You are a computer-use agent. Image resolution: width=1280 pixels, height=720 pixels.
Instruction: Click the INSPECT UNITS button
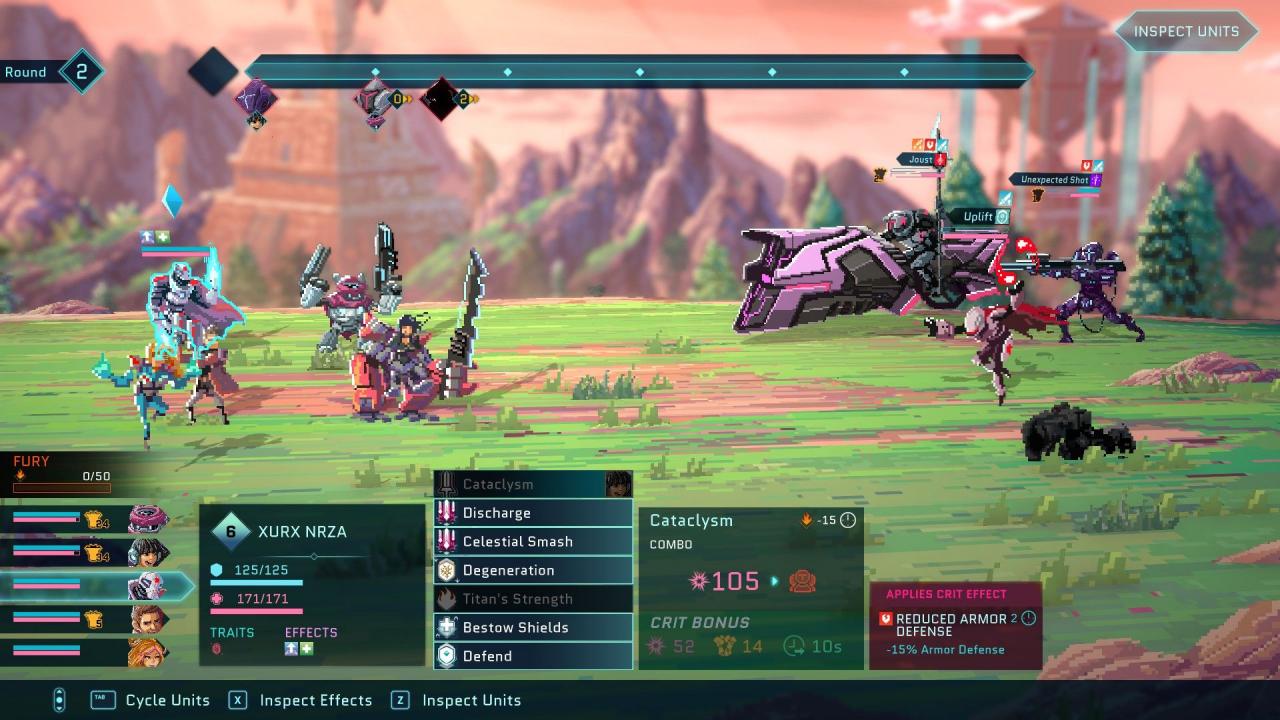pos(1186,31)
